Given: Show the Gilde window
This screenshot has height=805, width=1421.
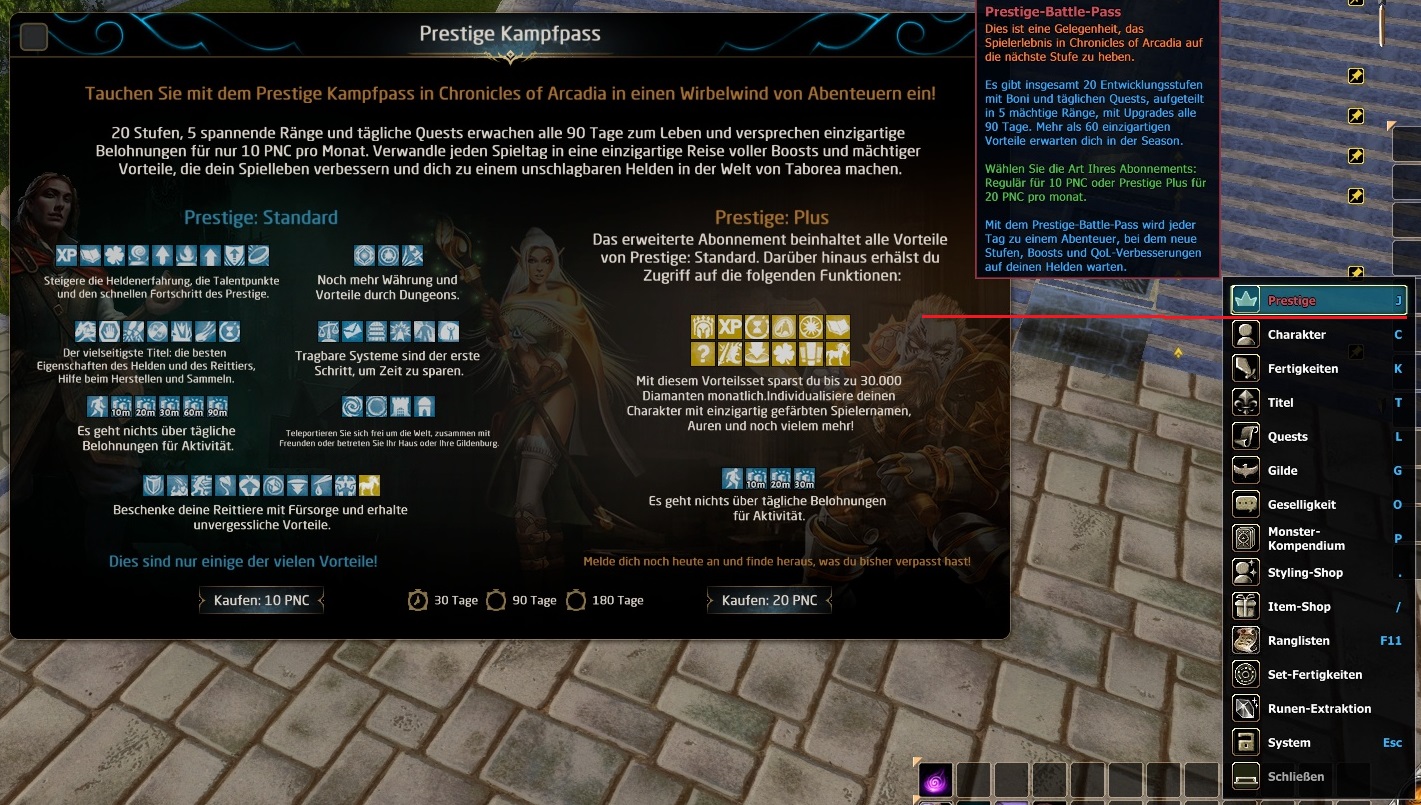Looking at the screenshot, I should click(1318, 470).
